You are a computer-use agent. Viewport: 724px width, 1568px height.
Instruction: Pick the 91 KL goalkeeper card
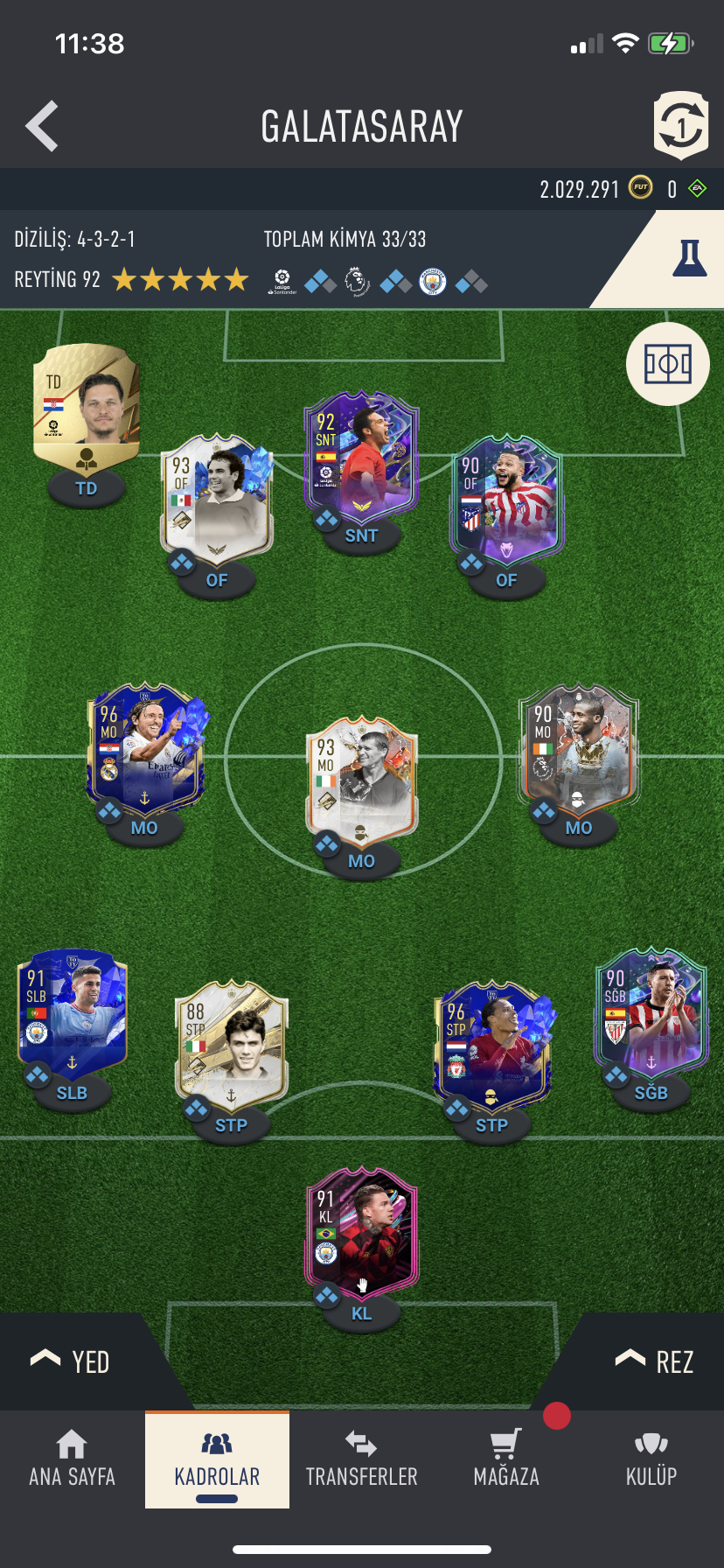[361, 1234]
